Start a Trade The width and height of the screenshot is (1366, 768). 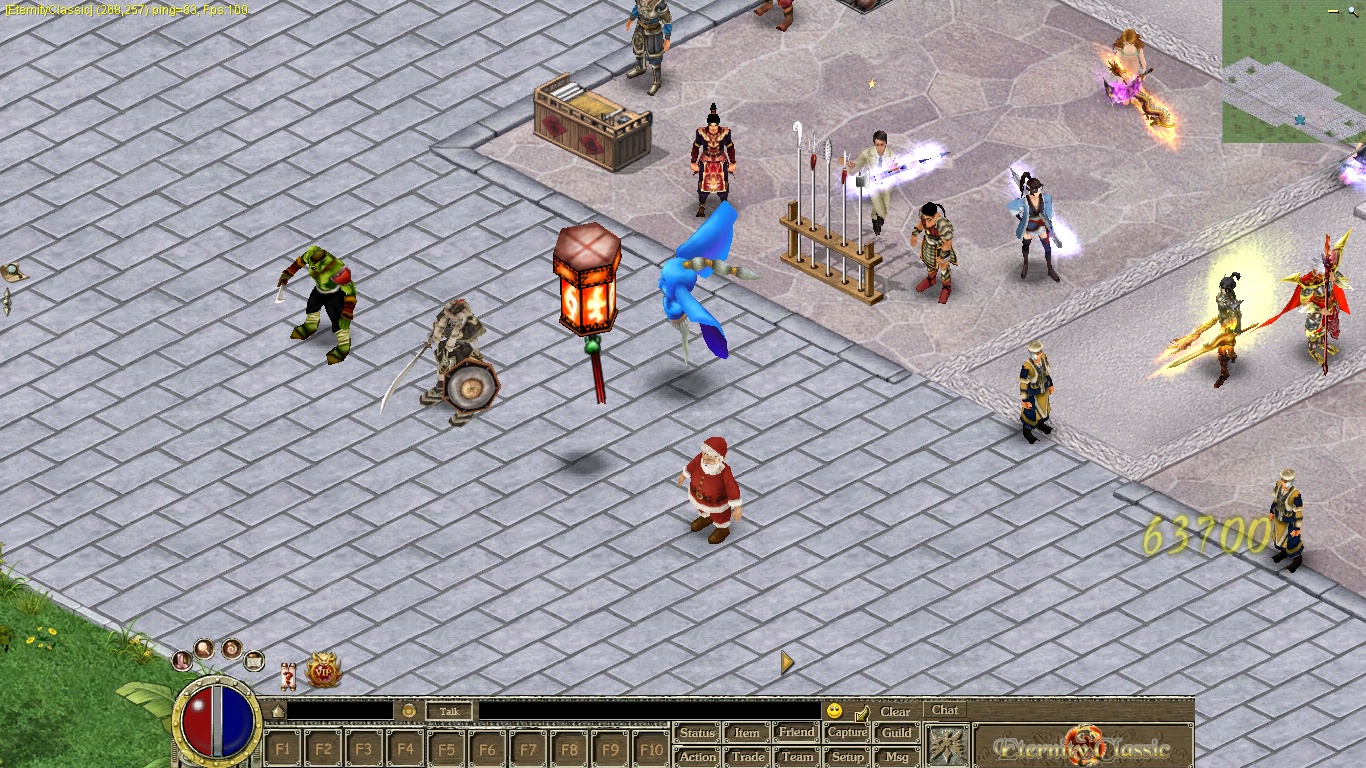point(747,757)
